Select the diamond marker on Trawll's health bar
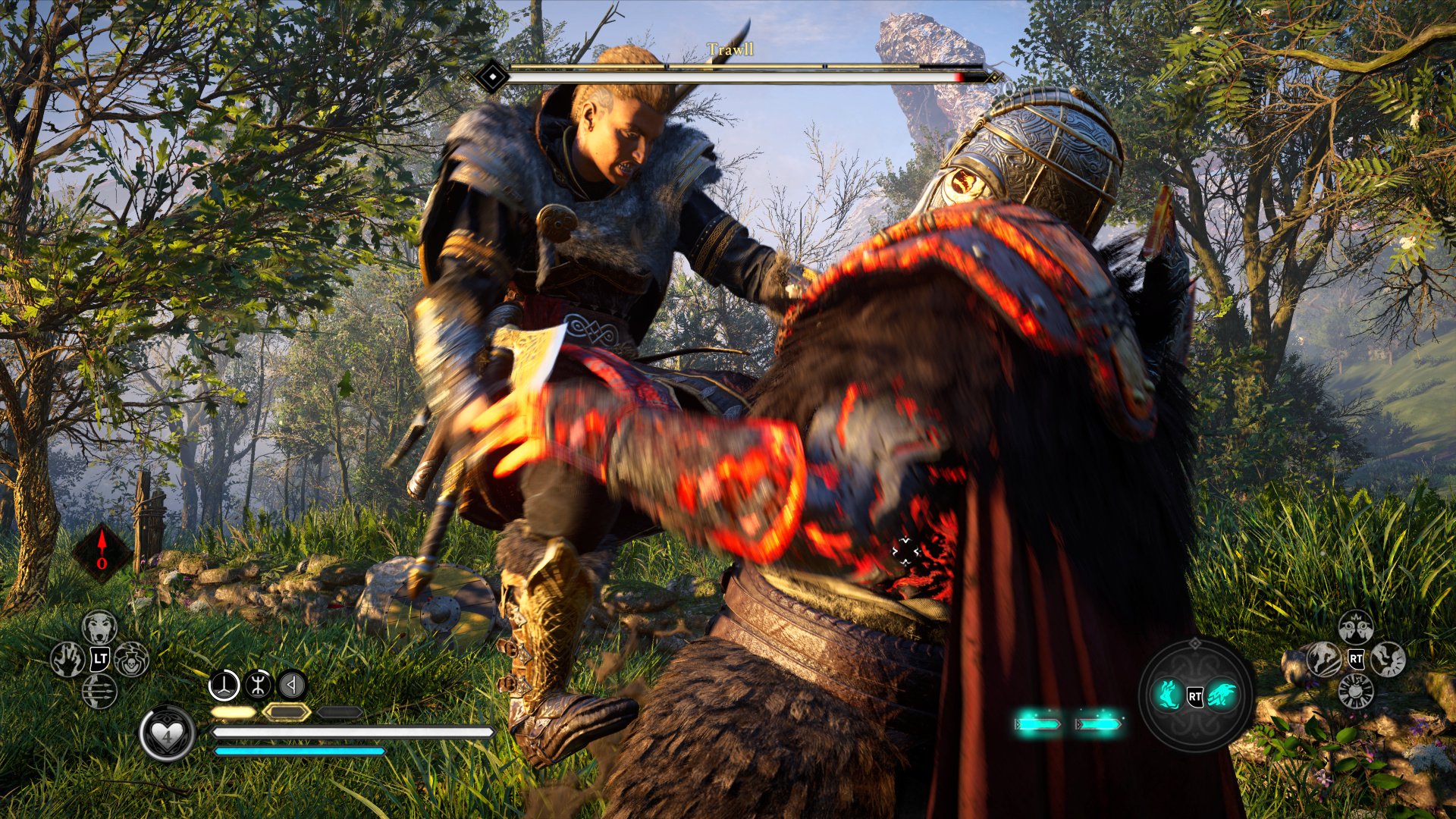Viewport: 1456px width, 819px height. 493,77
